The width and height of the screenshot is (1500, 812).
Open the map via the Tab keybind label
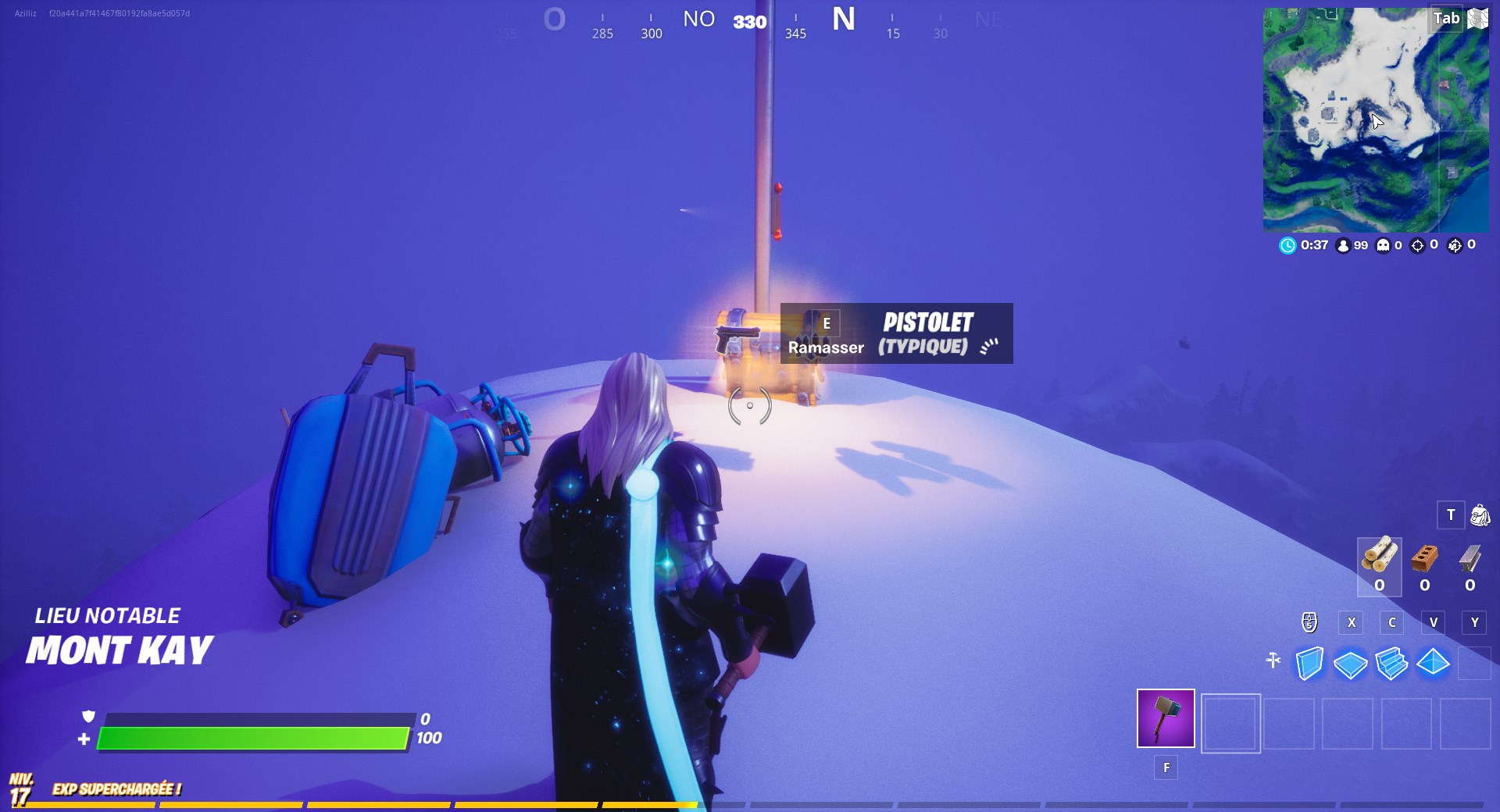(1445, 19)
